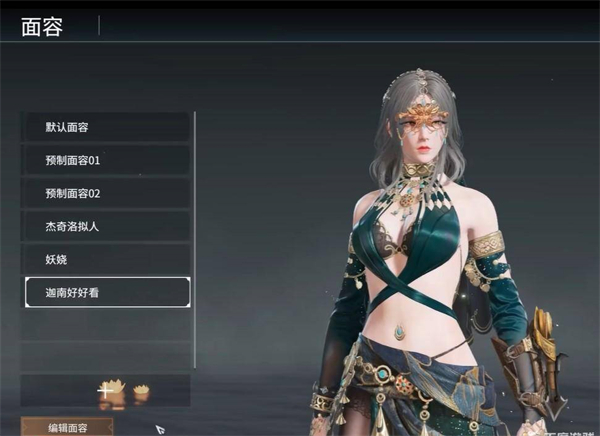Select the 默认面容 face preset
This screenshot has width=600, height=436.
click(105, 127)
